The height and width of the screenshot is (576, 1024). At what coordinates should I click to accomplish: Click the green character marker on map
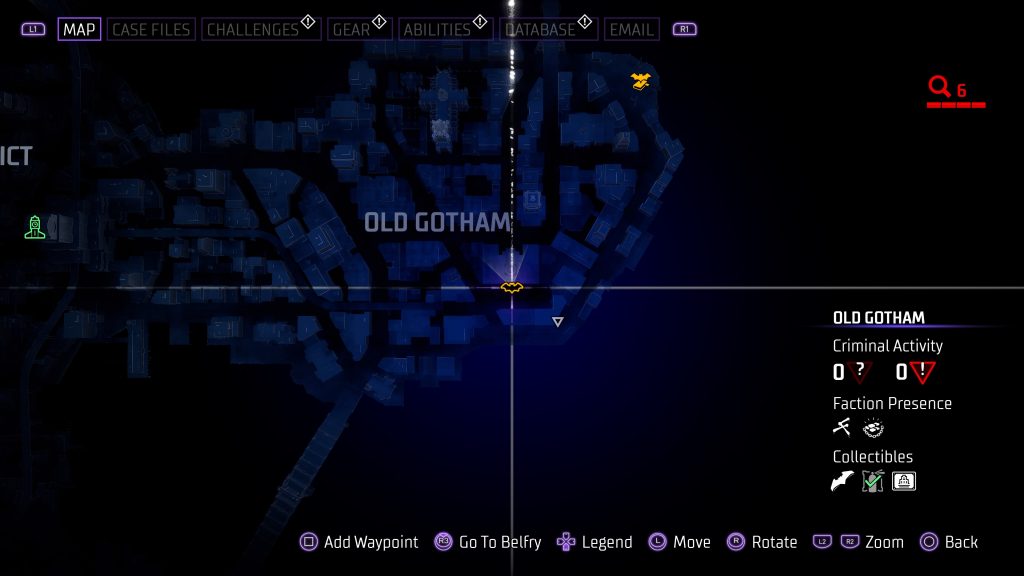tap(35, 227)
